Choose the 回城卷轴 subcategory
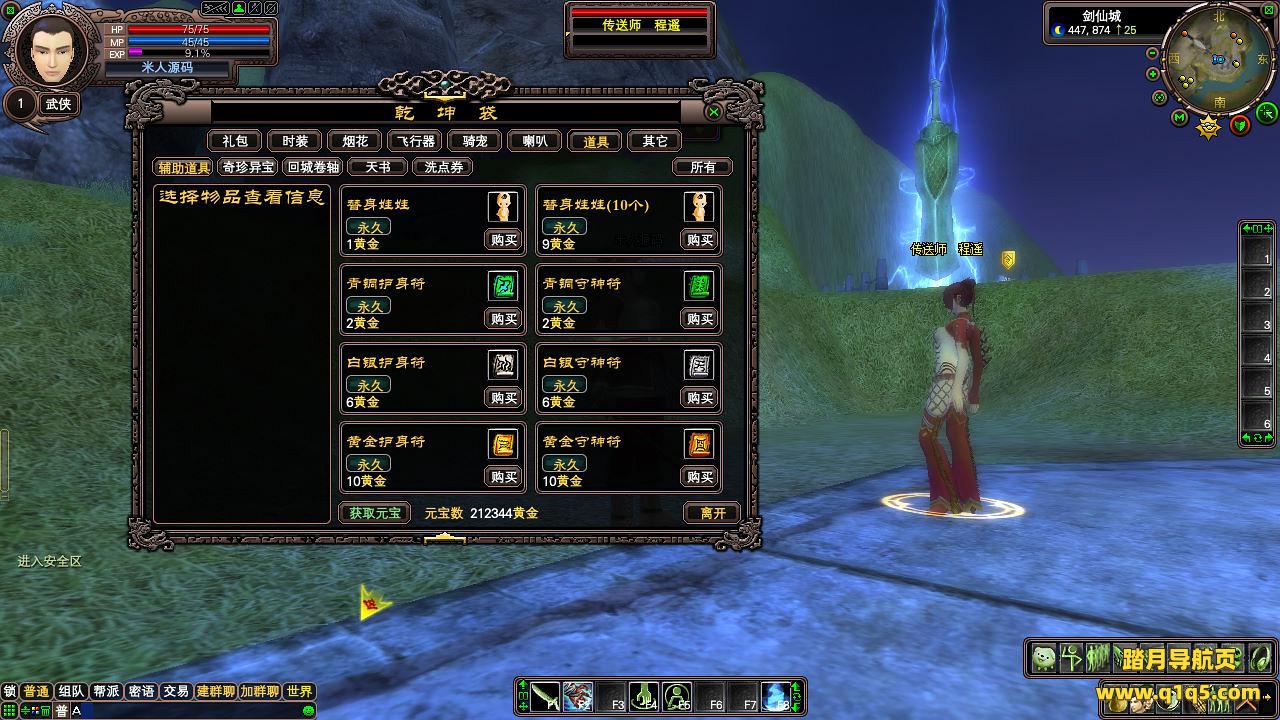Image resolution: width=1280 pixels, height=720 pixels. (313, 167)
